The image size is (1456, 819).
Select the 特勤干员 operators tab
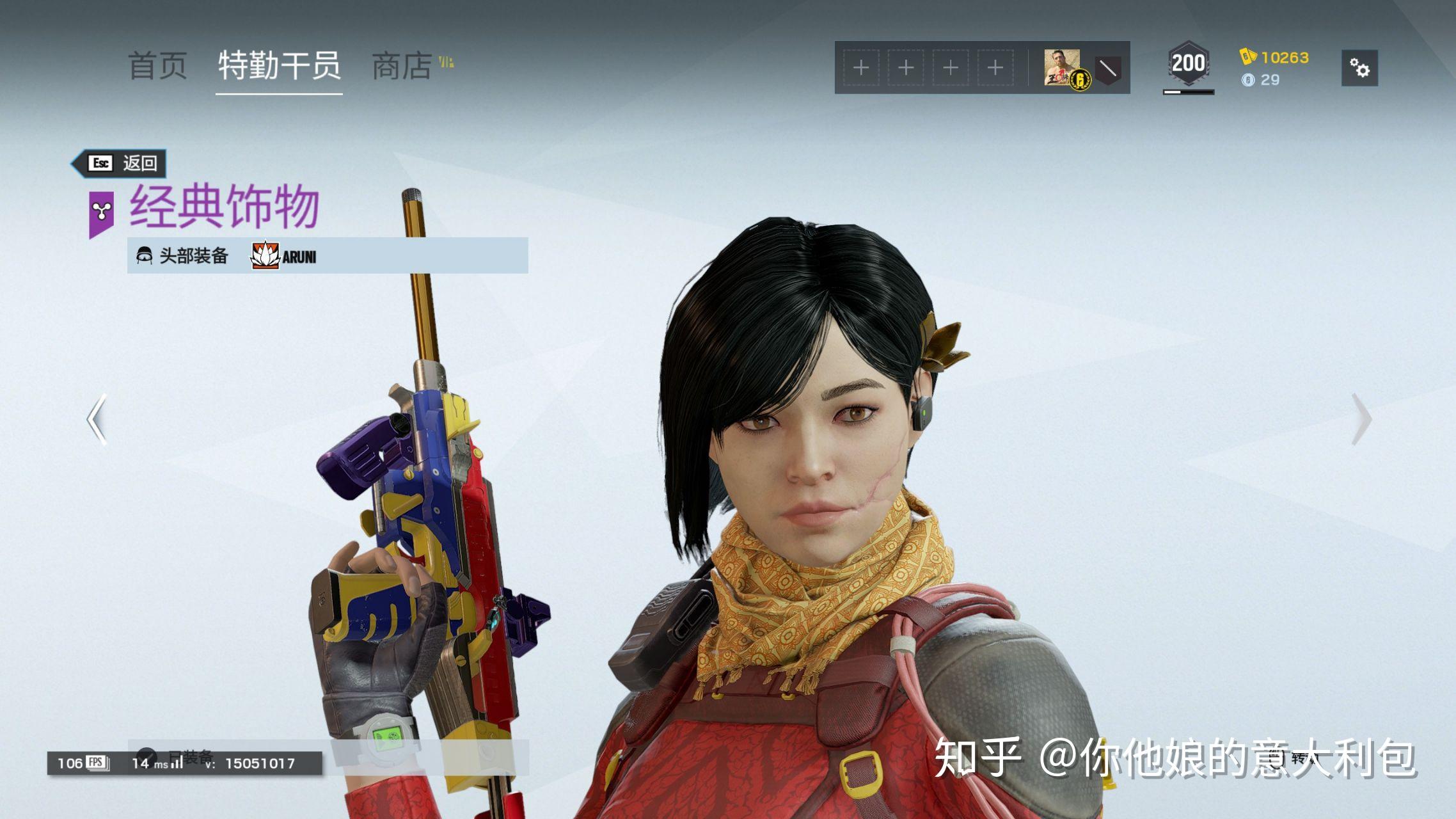[x=279, y=66]
